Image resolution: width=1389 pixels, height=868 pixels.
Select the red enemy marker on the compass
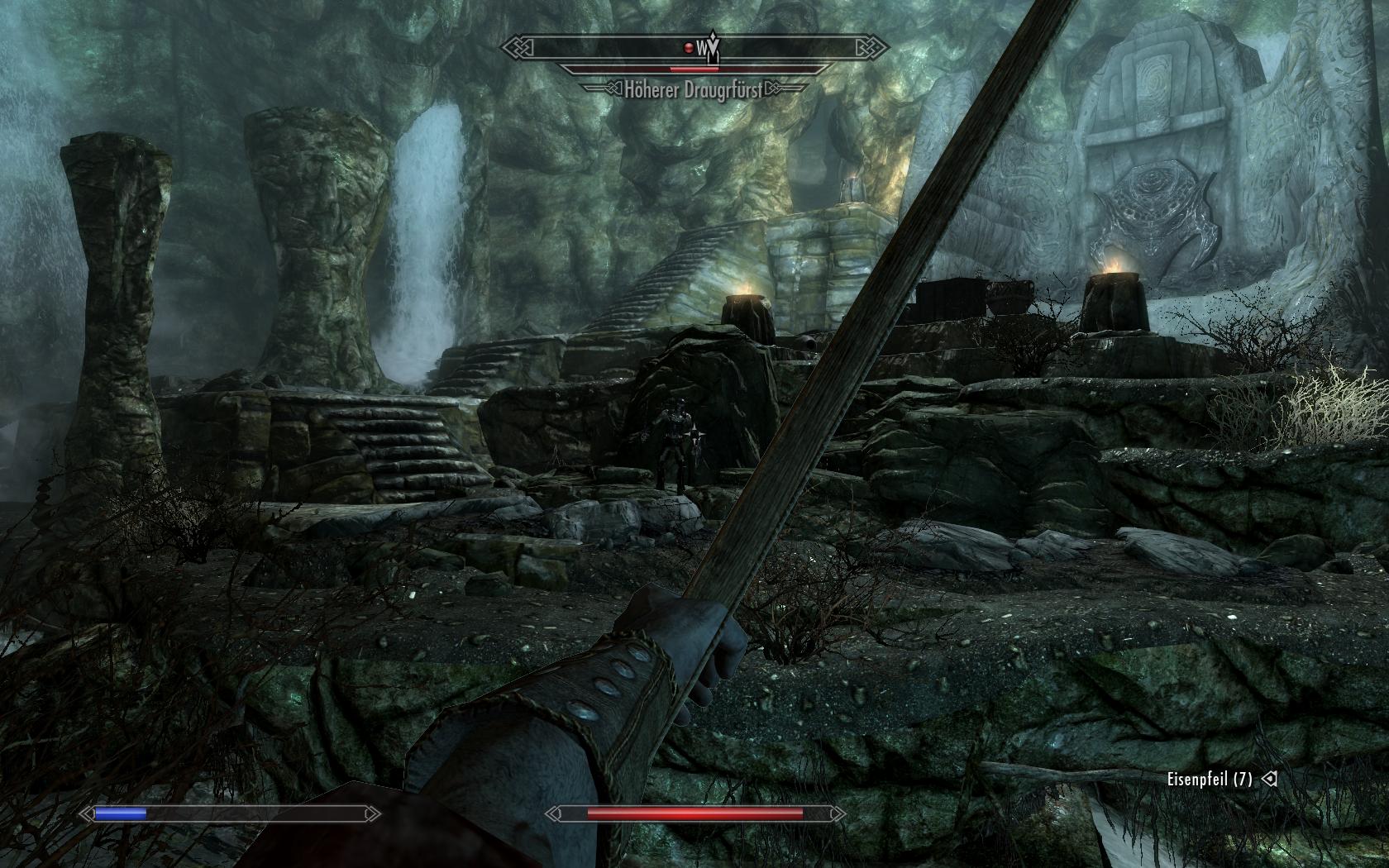[x=688, y=47]
